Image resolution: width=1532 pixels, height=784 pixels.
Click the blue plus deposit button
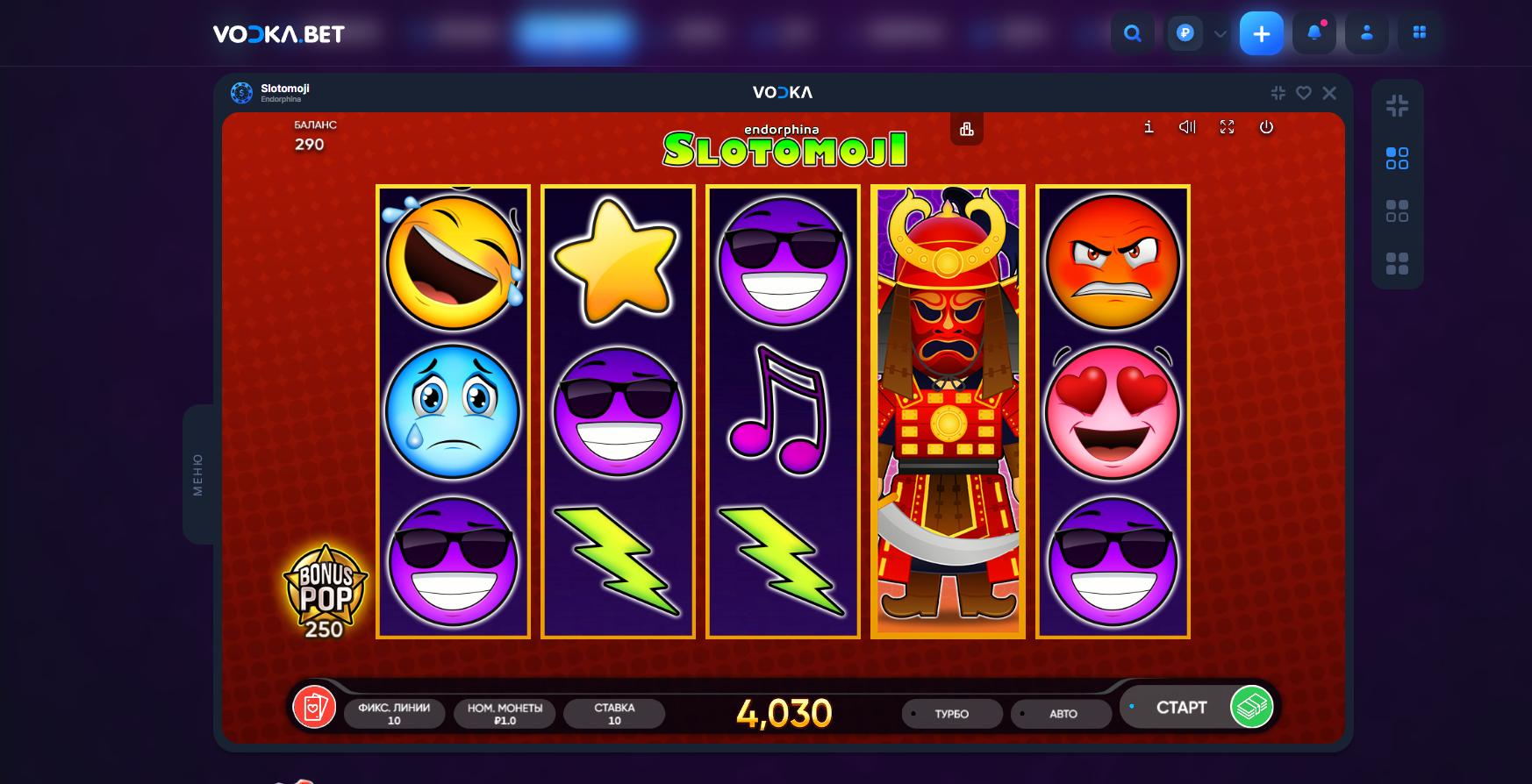point(1261,33)
